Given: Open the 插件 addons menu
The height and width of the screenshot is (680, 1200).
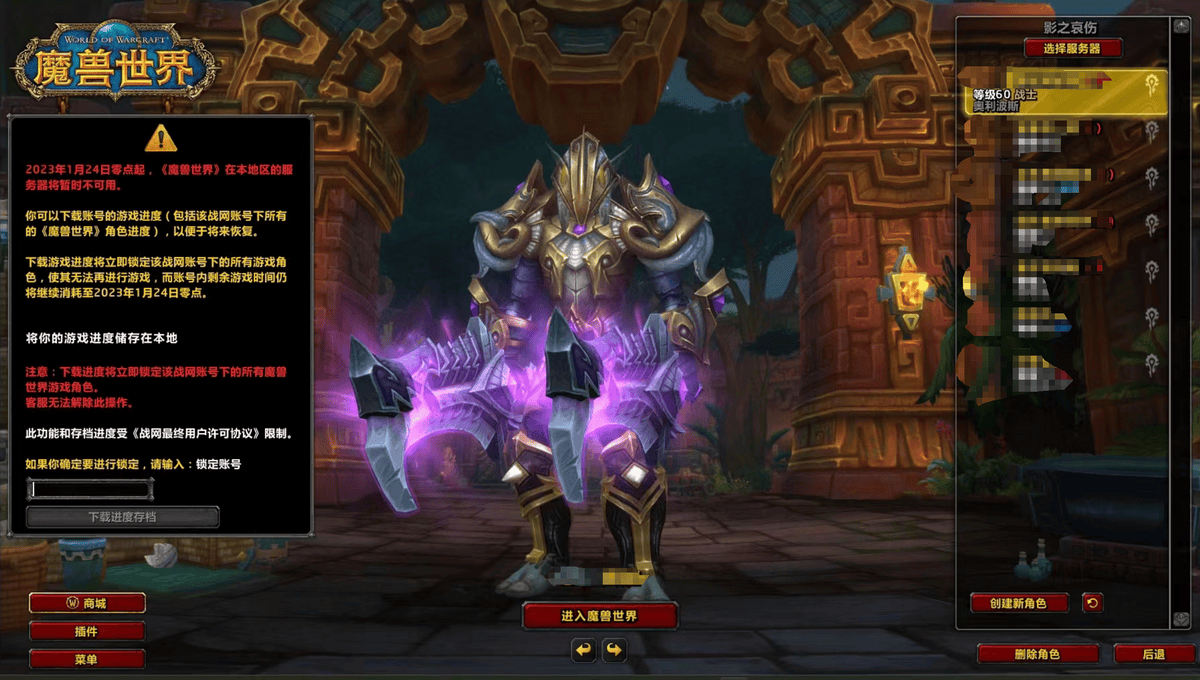Looking at the screenshot, I should [x=87, y=631].
